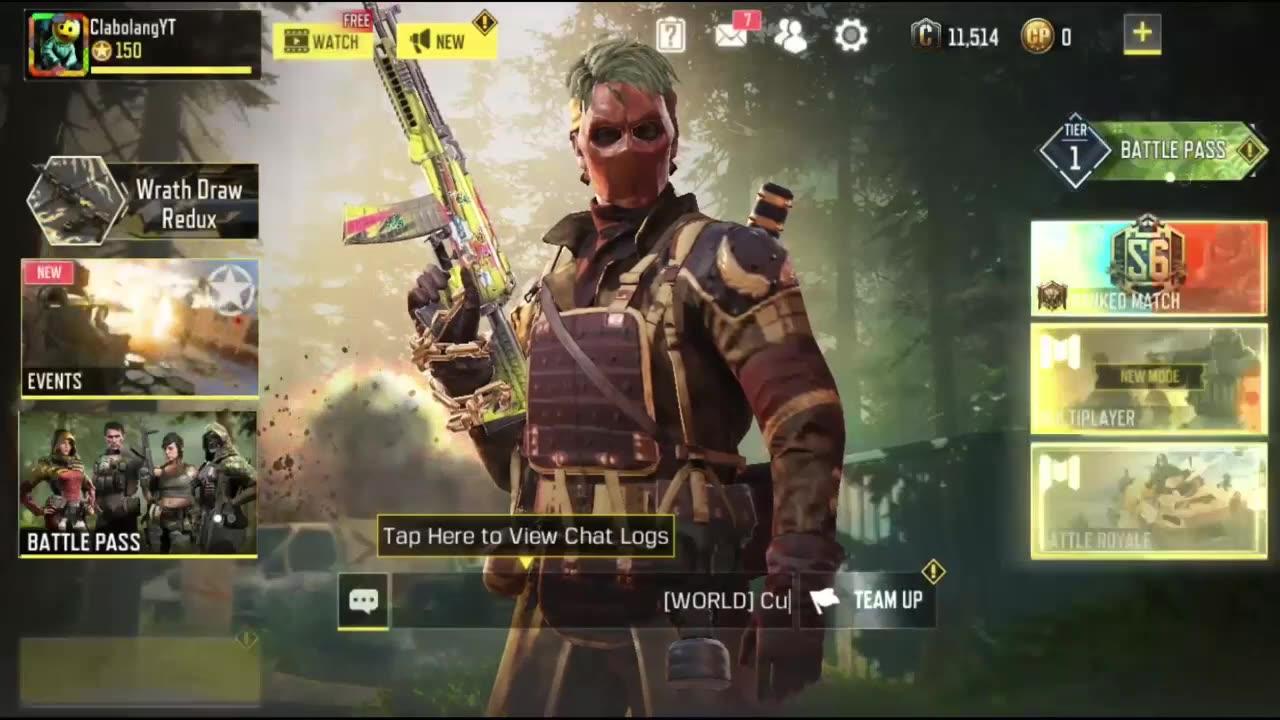Click the Help question mark icon
This screenshot has width=1280, height=720.
coord(669,35)
